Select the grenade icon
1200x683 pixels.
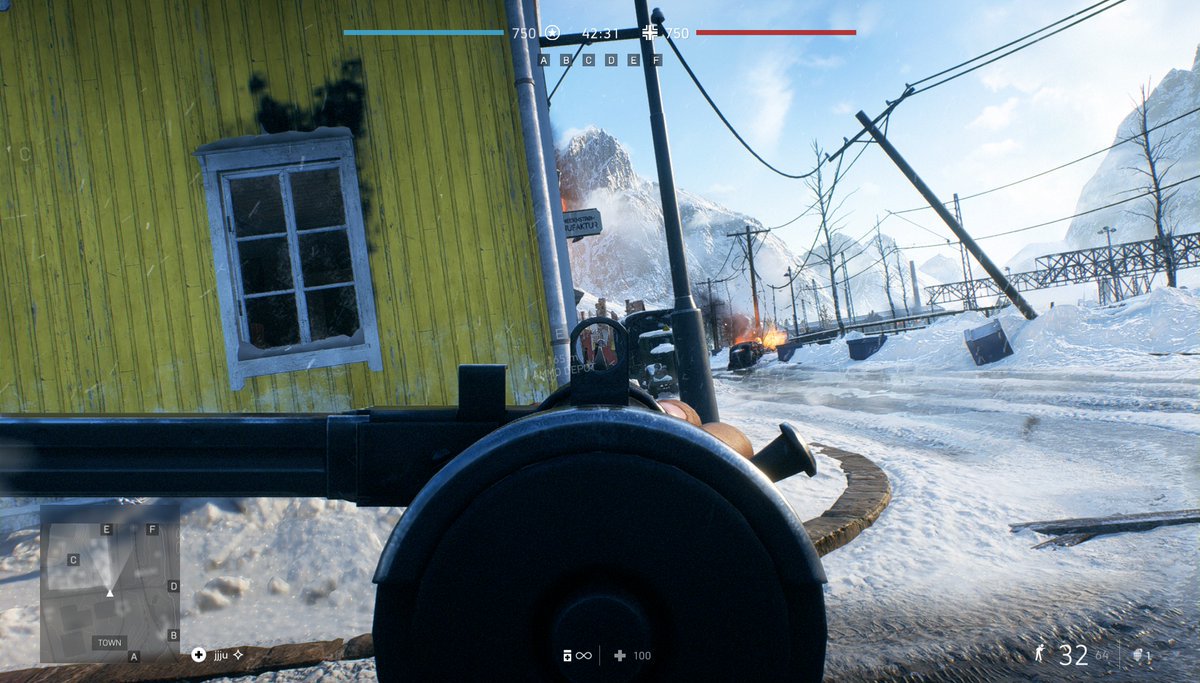click(x=1141, y=656)
